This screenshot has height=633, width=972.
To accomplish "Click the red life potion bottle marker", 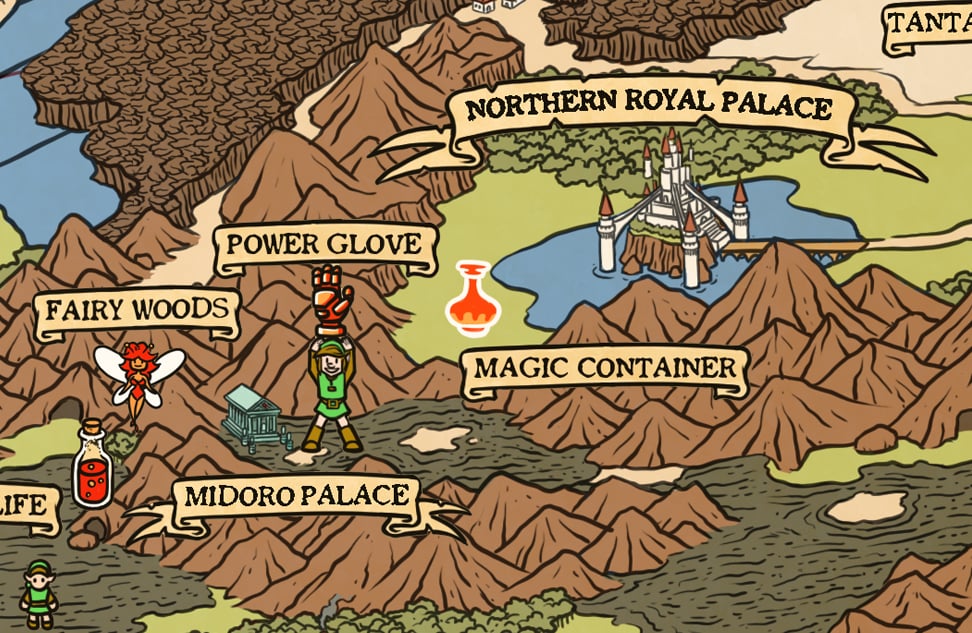I will click(x=92, y=465).
